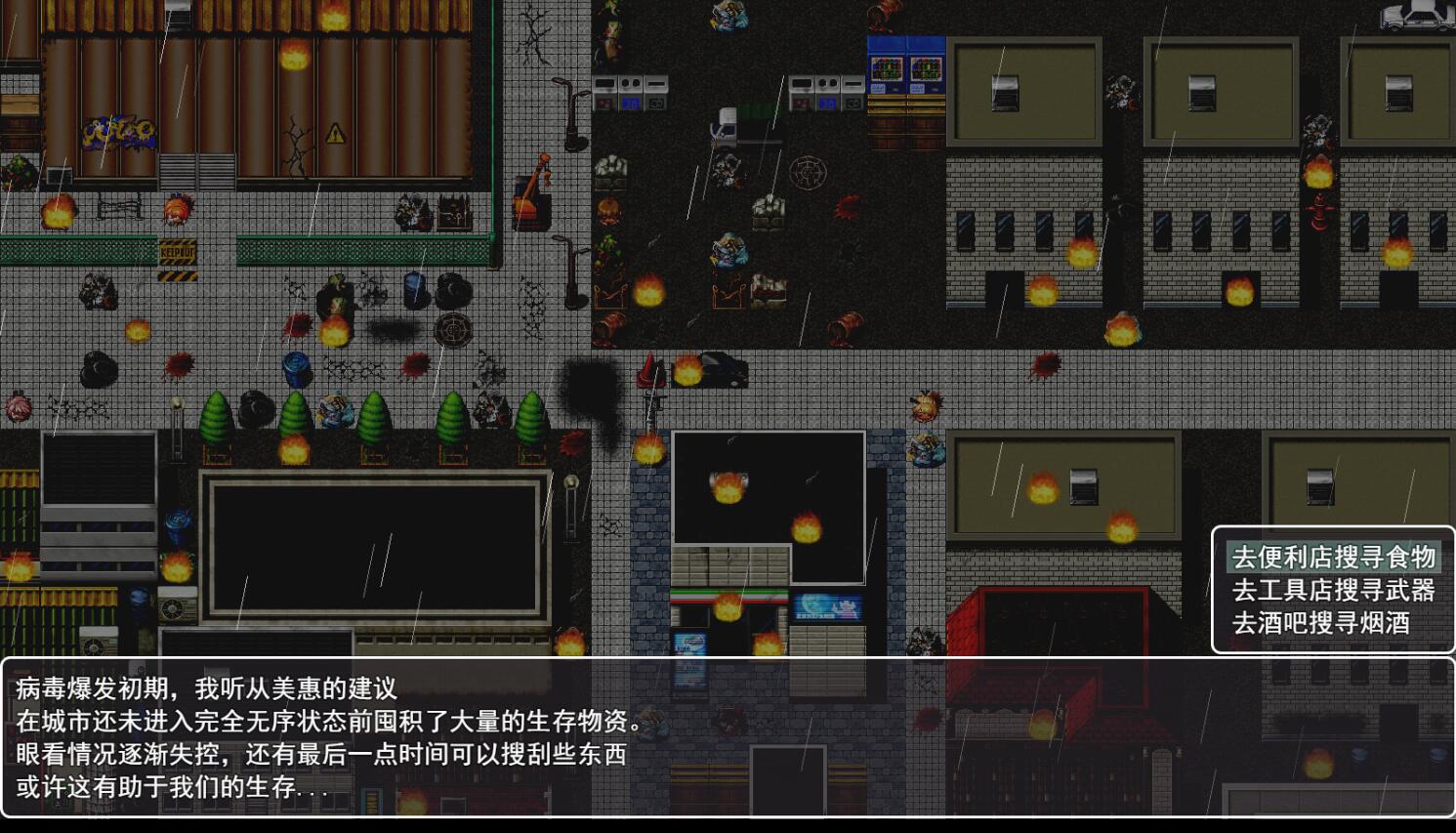
Task: Select a green pine tree planter
Action: click(217, 415)
